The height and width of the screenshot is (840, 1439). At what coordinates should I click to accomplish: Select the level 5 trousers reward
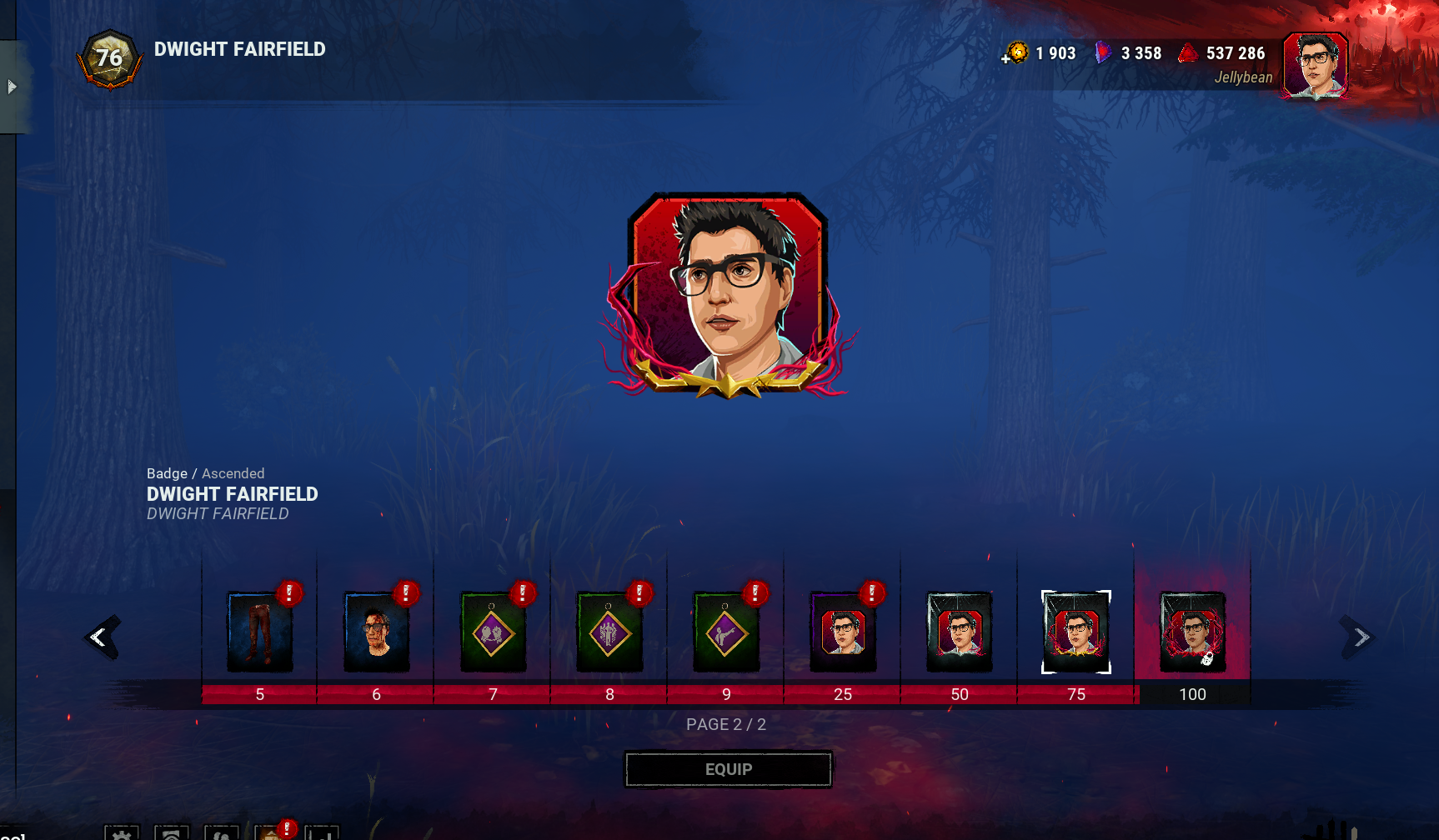pyautogui.click(x=259, y=632)
